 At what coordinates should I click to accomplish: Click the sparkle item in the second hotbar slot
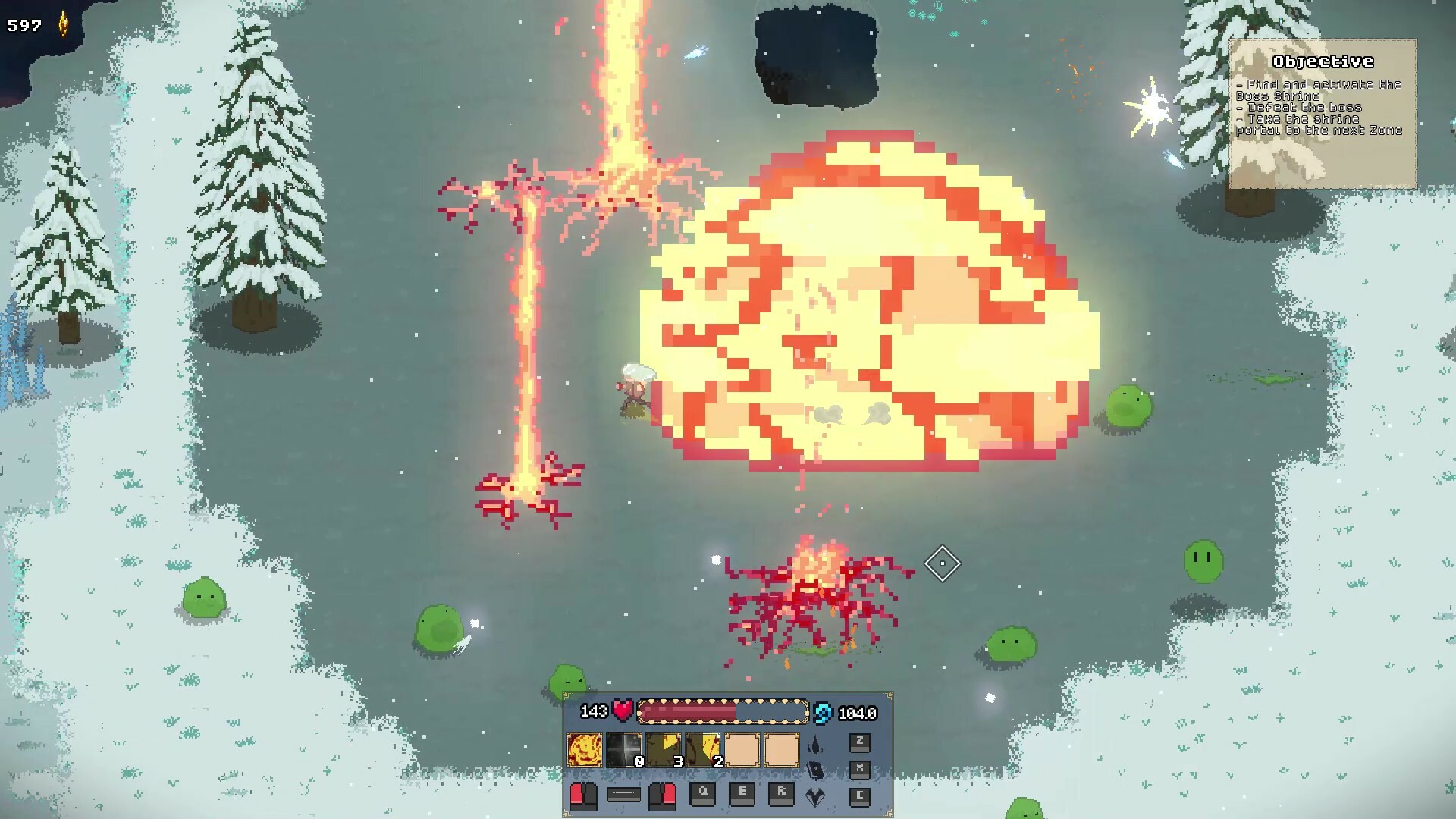623,750
